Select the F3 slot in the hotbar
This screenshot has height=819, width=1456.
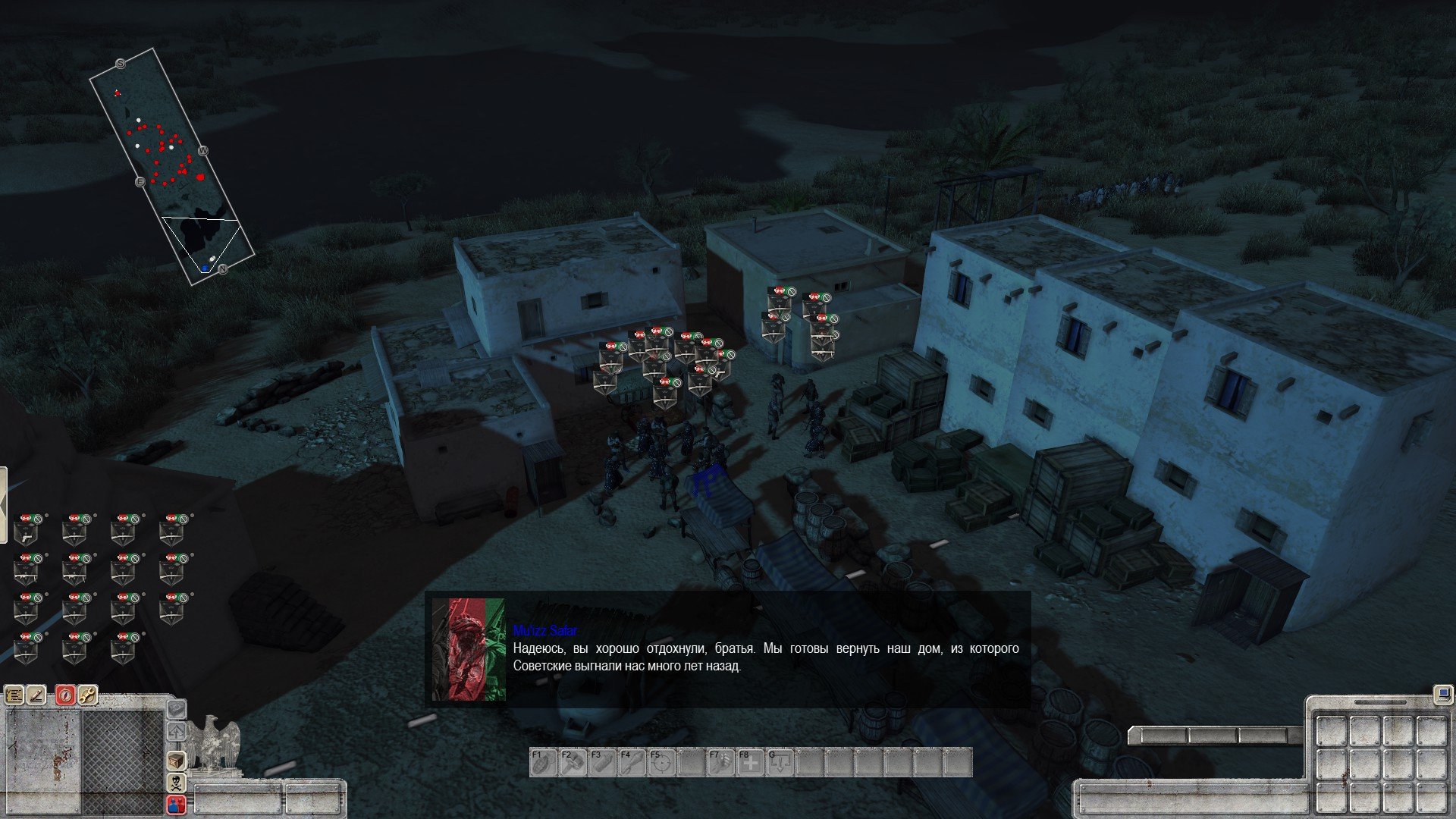tap(601, 762)
